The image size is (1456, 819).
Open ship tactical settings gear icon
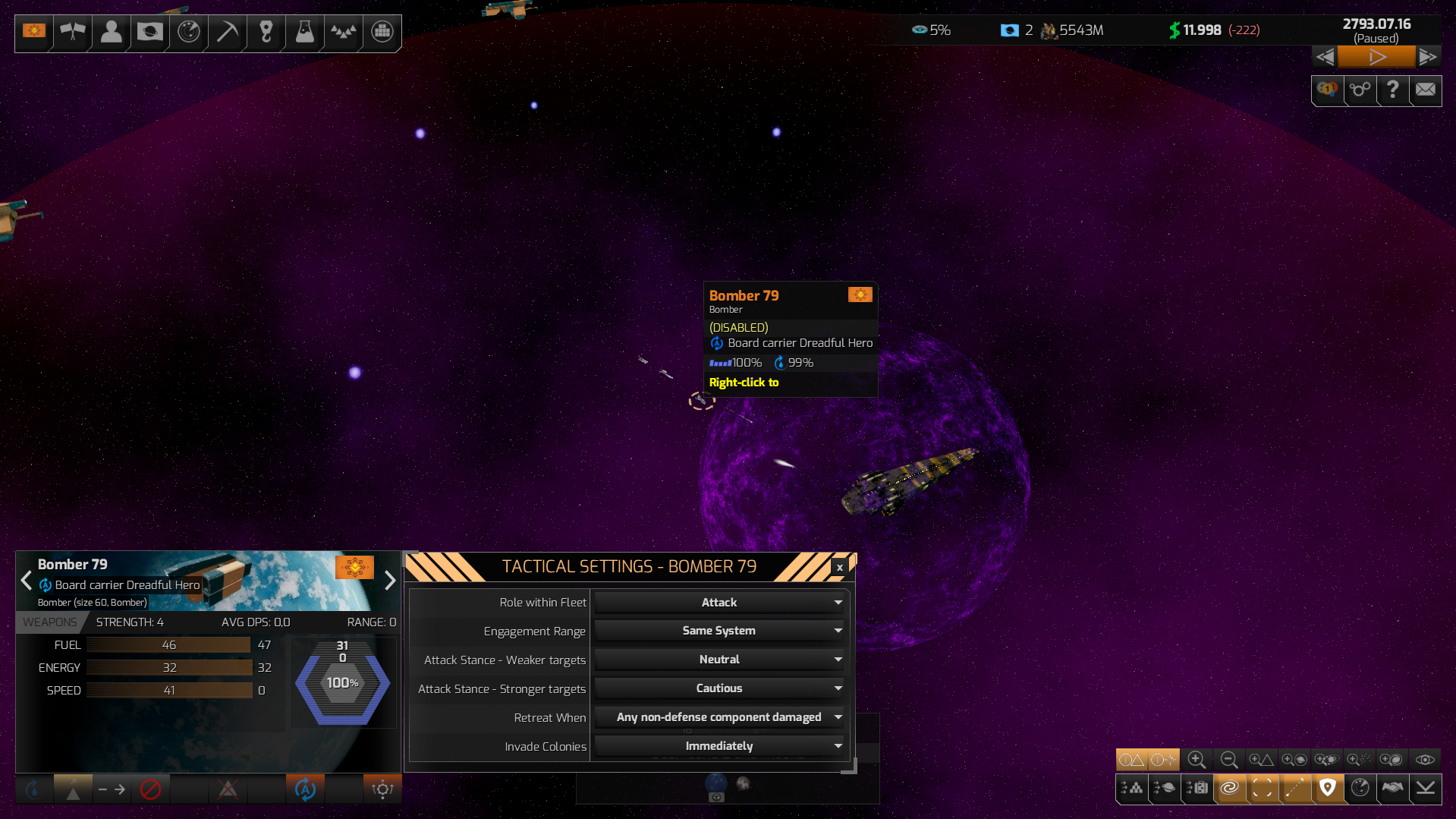382,789
